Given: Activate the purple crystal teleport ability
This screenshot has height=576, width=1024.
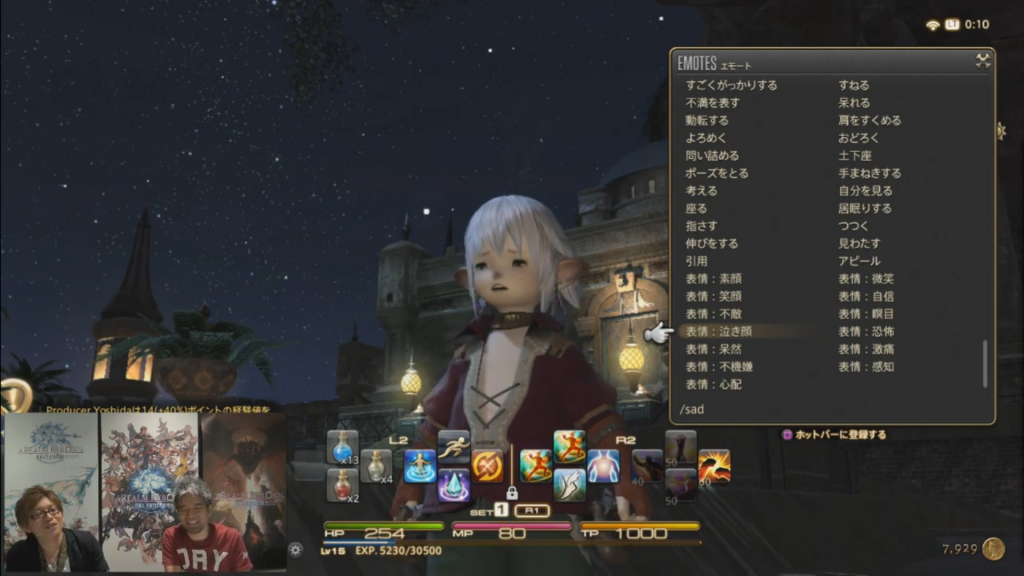Looking at the screenshot, I should [x=453, y=485].
